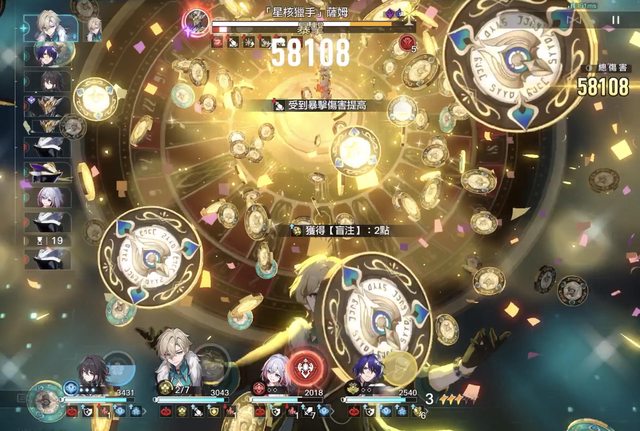
Task: Open the round emblem icon beside party bar
Action: click(43, 398)
